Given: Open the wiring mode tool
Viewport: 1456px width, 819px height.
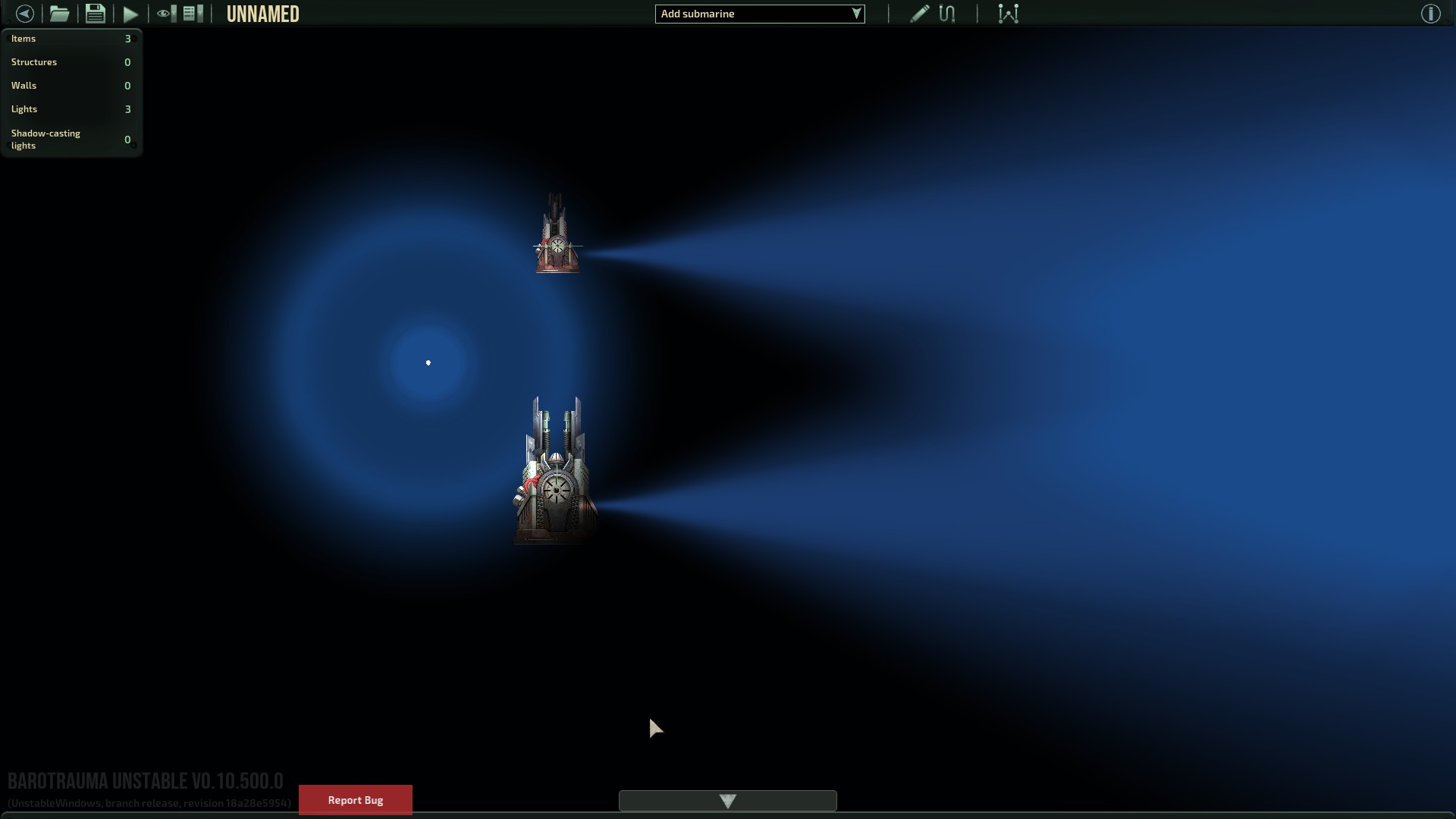Looking at the screenshot, I should pyautogui.click(x=947, y=13).
